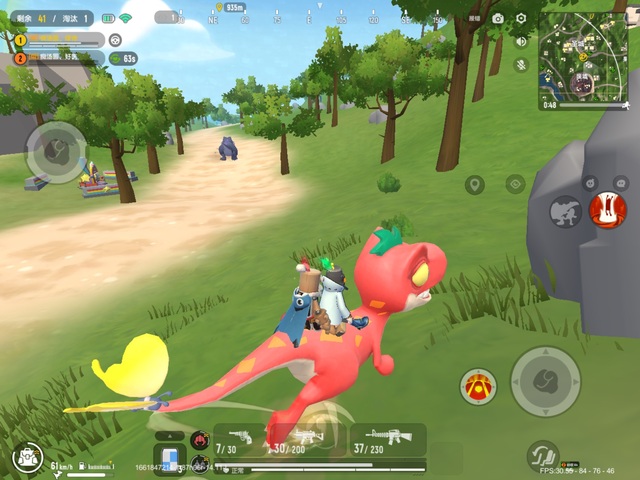Open the settings gear icon
The image size is (640, 480).
521,18
